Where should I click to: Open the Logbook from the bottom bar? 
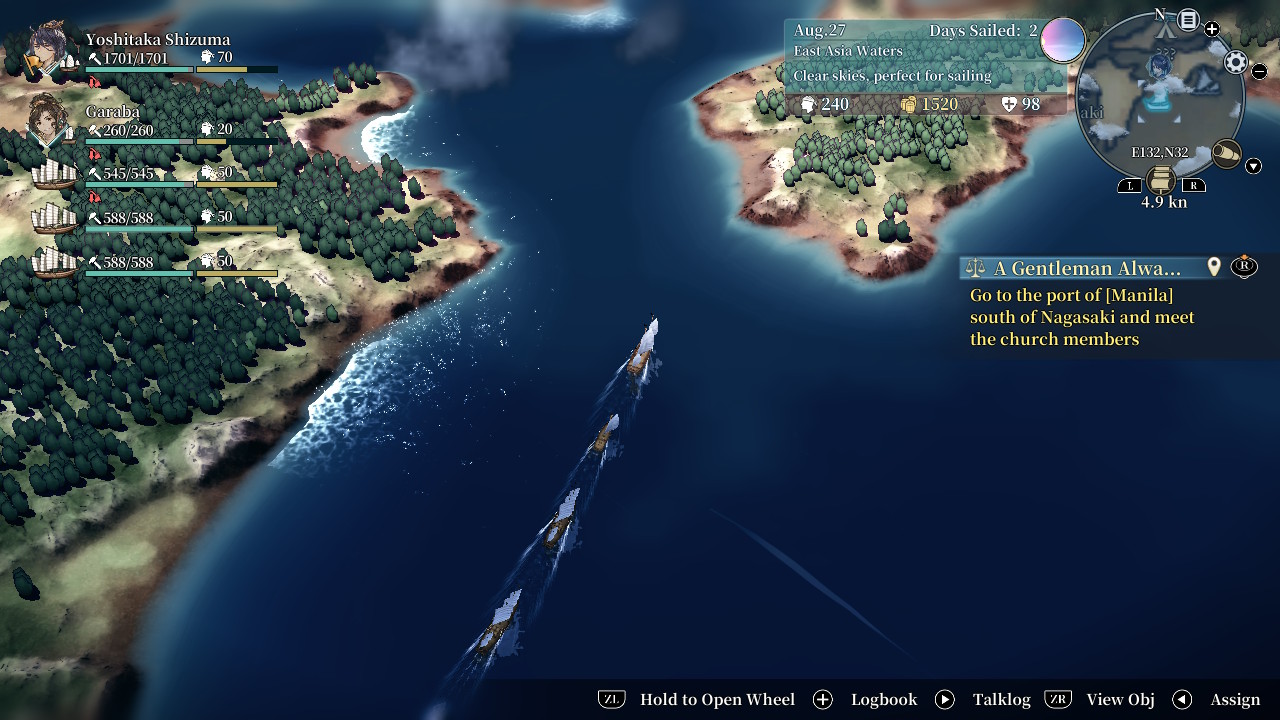884,699
